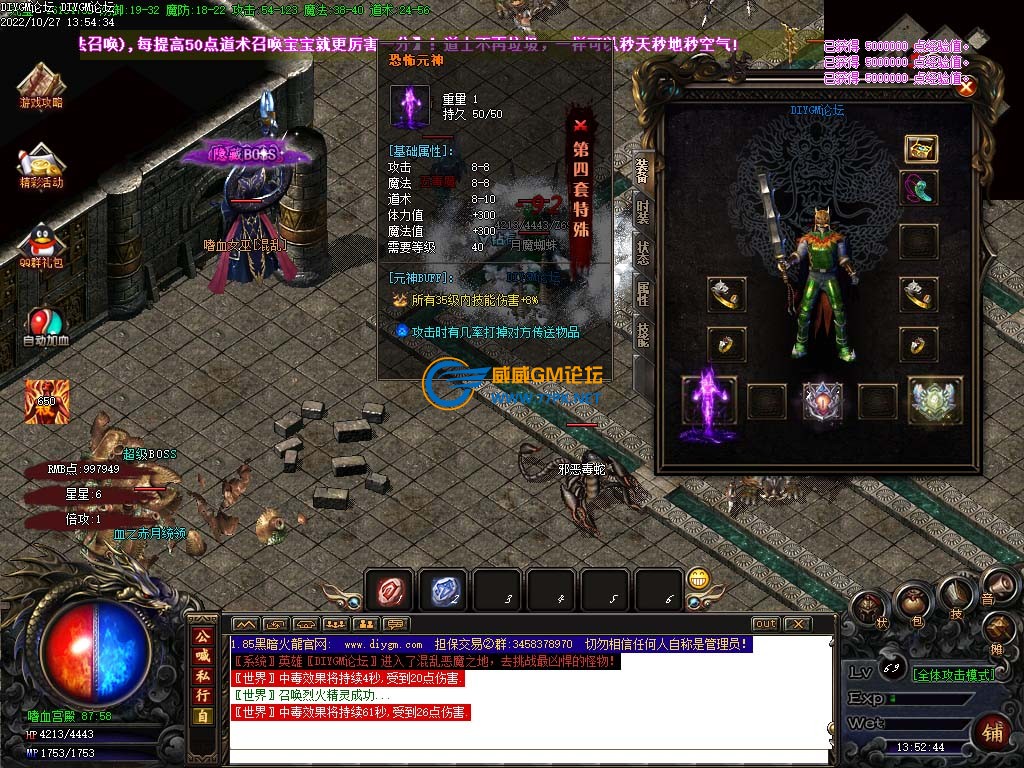Image resolution: width=1024 pixels, height=768 pixels.
Task: Claim the QQ群礼包 penguin gift pack
Action: pyautogui.click(x=41, y=246)
